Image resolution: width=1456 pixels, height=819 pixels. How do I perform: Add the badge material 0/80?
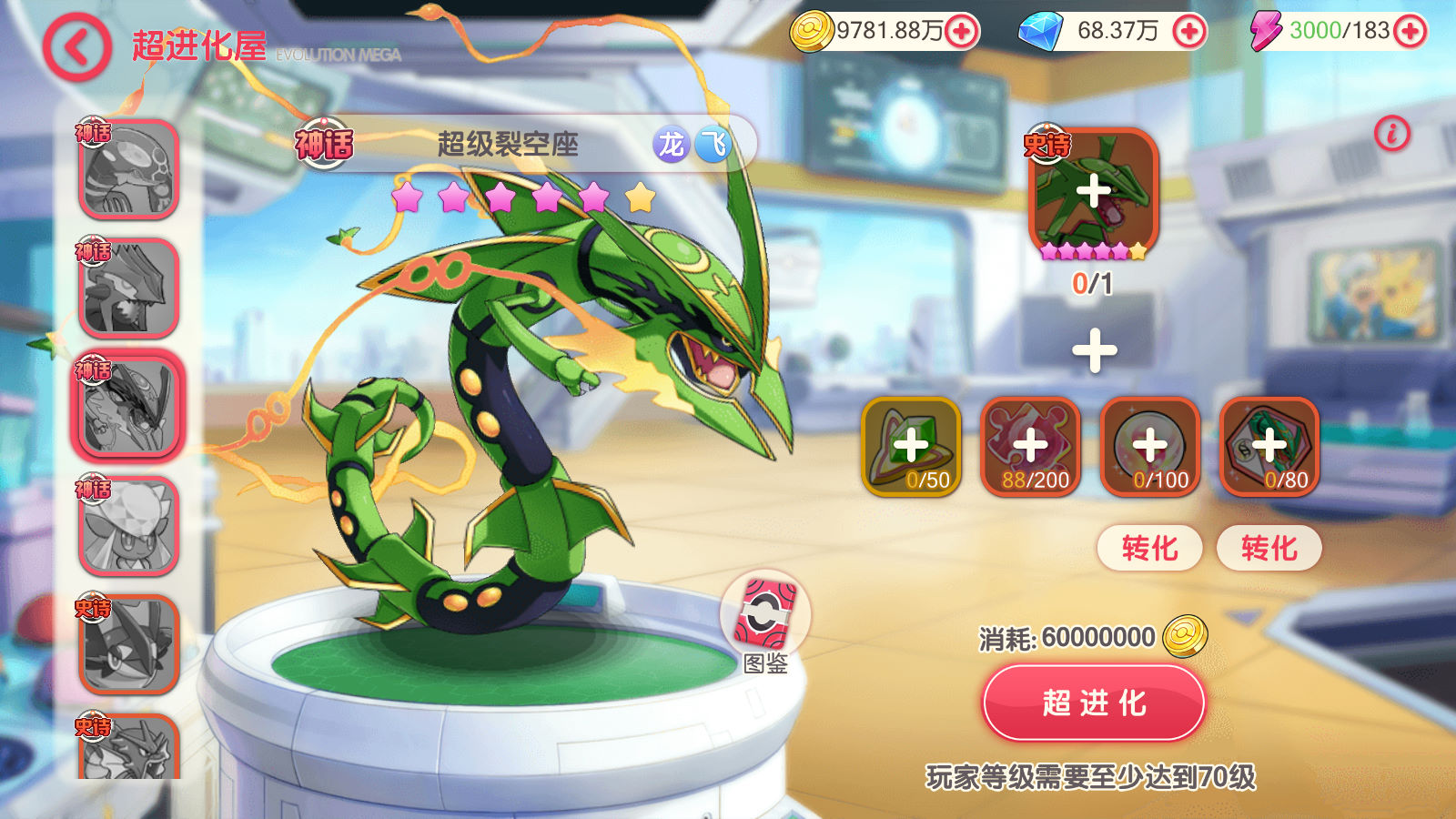click(x=1269, y=446)
